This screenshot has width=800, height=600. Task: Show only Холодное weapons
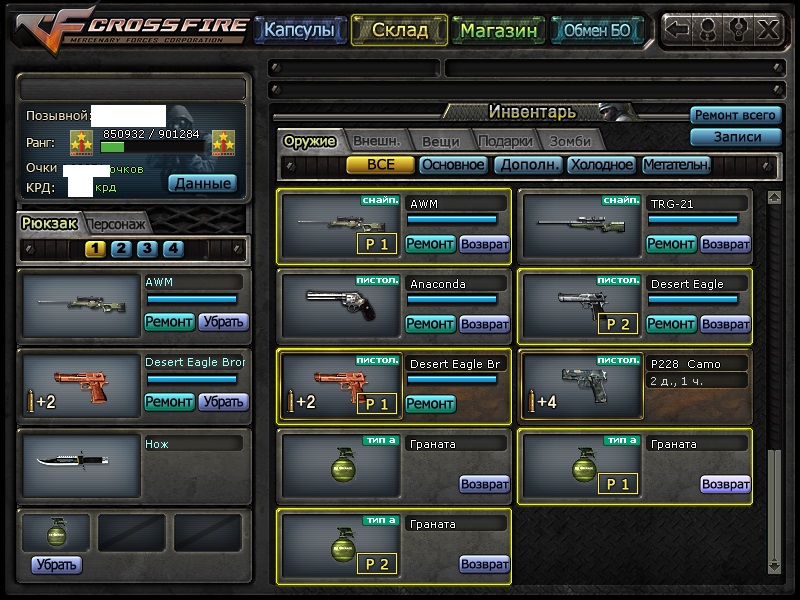(601, 165)
